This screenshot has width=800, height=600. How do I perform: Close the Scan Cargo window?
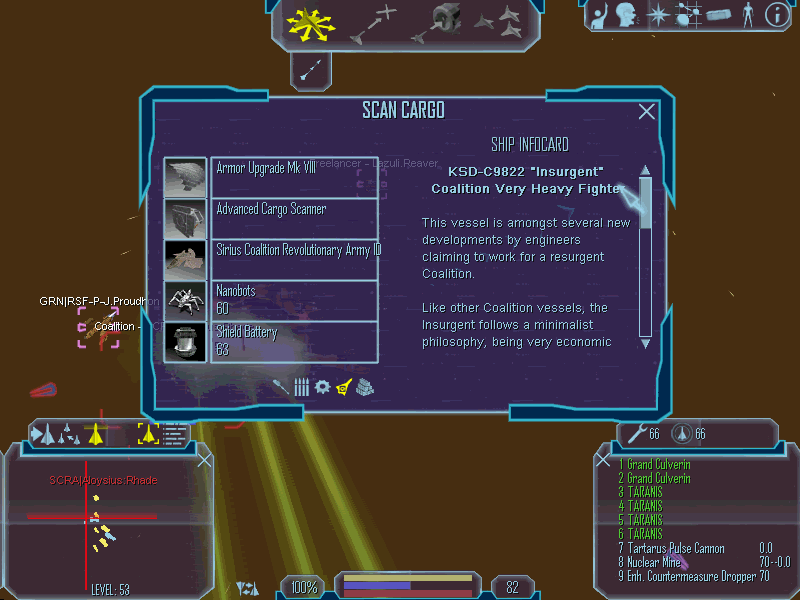647,112
